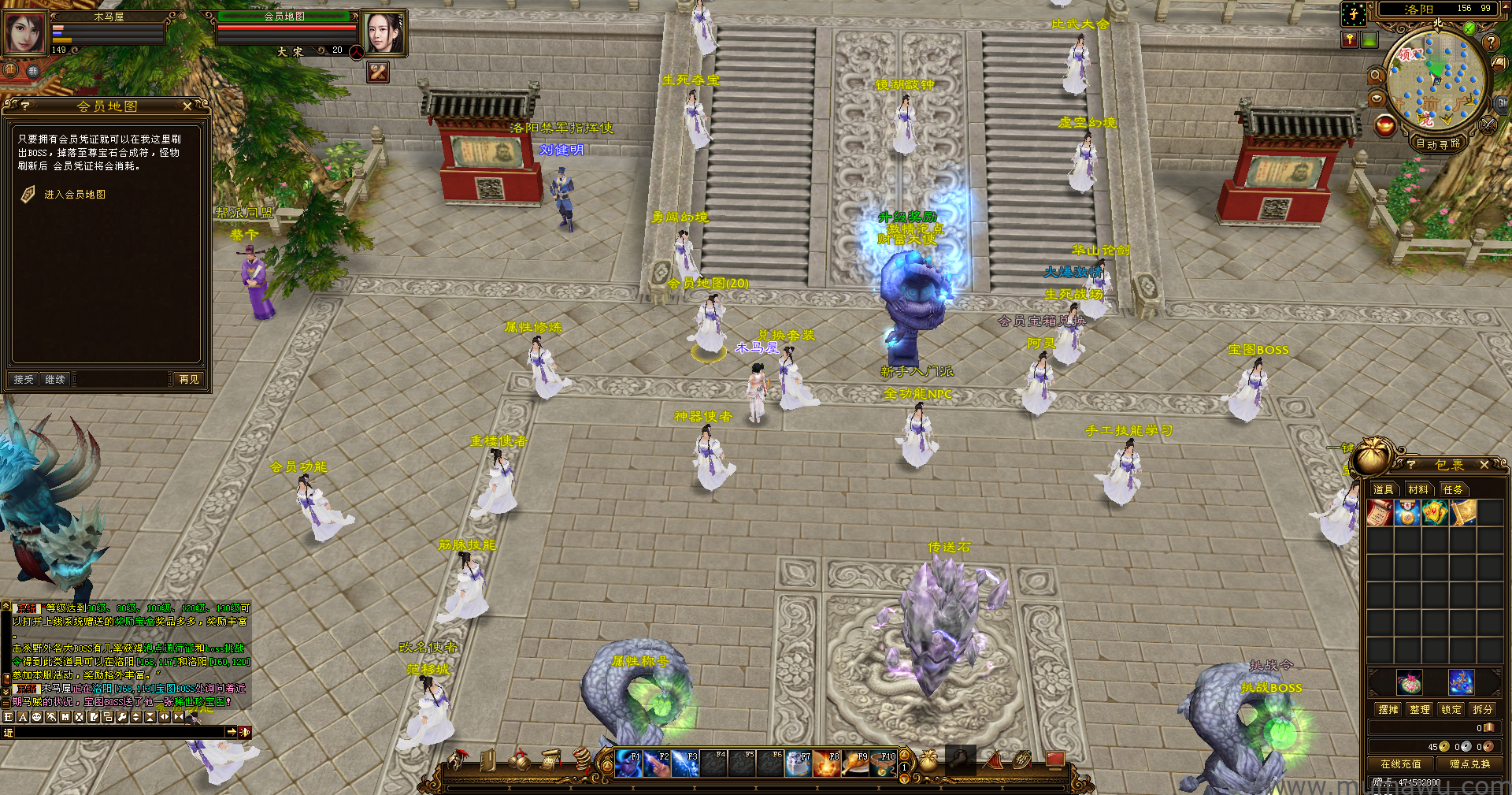Click the chat input field

point(118,732)
